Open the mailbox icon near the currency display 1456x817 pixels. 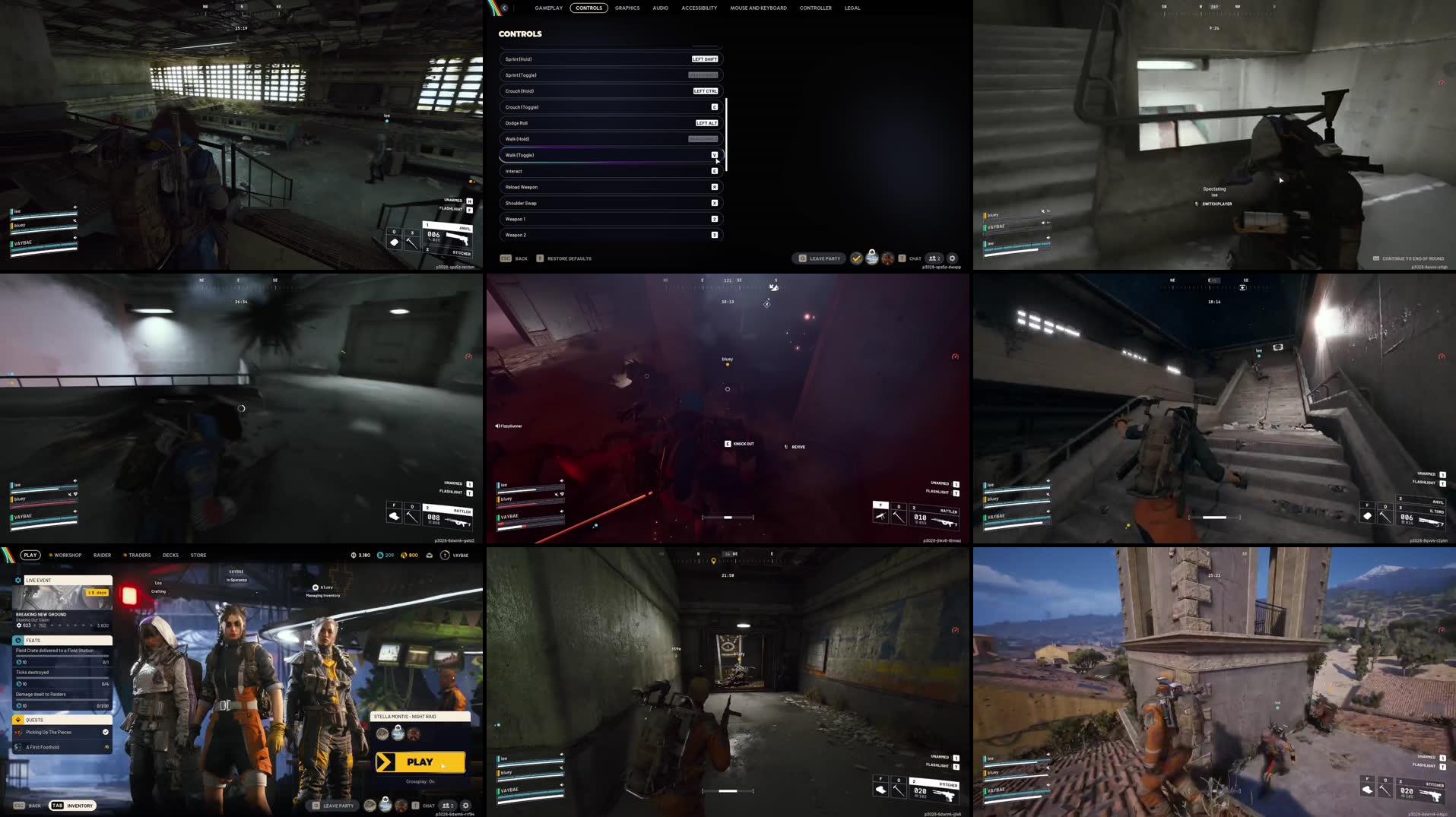pyautogui.click(x=430, y=555)
